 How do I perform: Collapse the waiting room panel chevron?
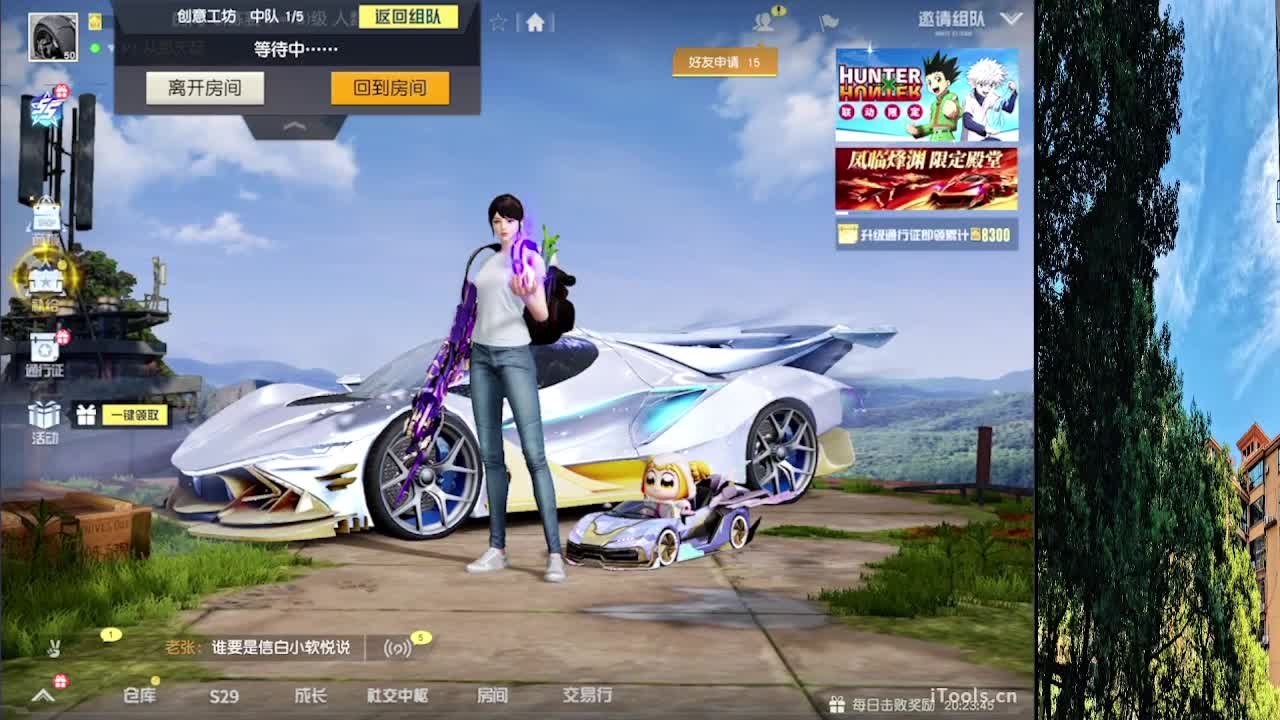[x=295, y=127]
